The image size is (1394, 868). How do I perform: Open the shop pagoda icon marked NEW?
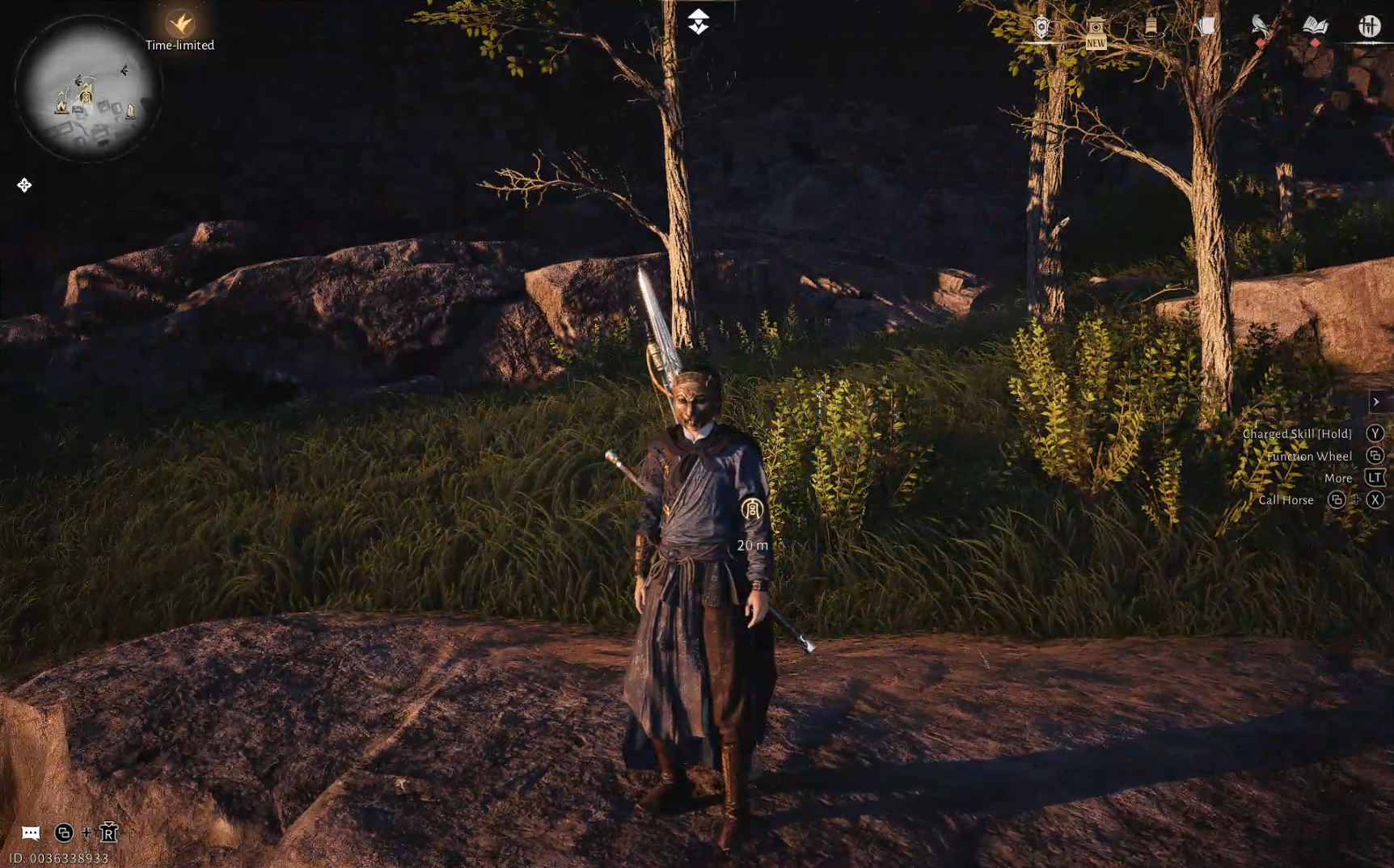[x=1096, y=26]
